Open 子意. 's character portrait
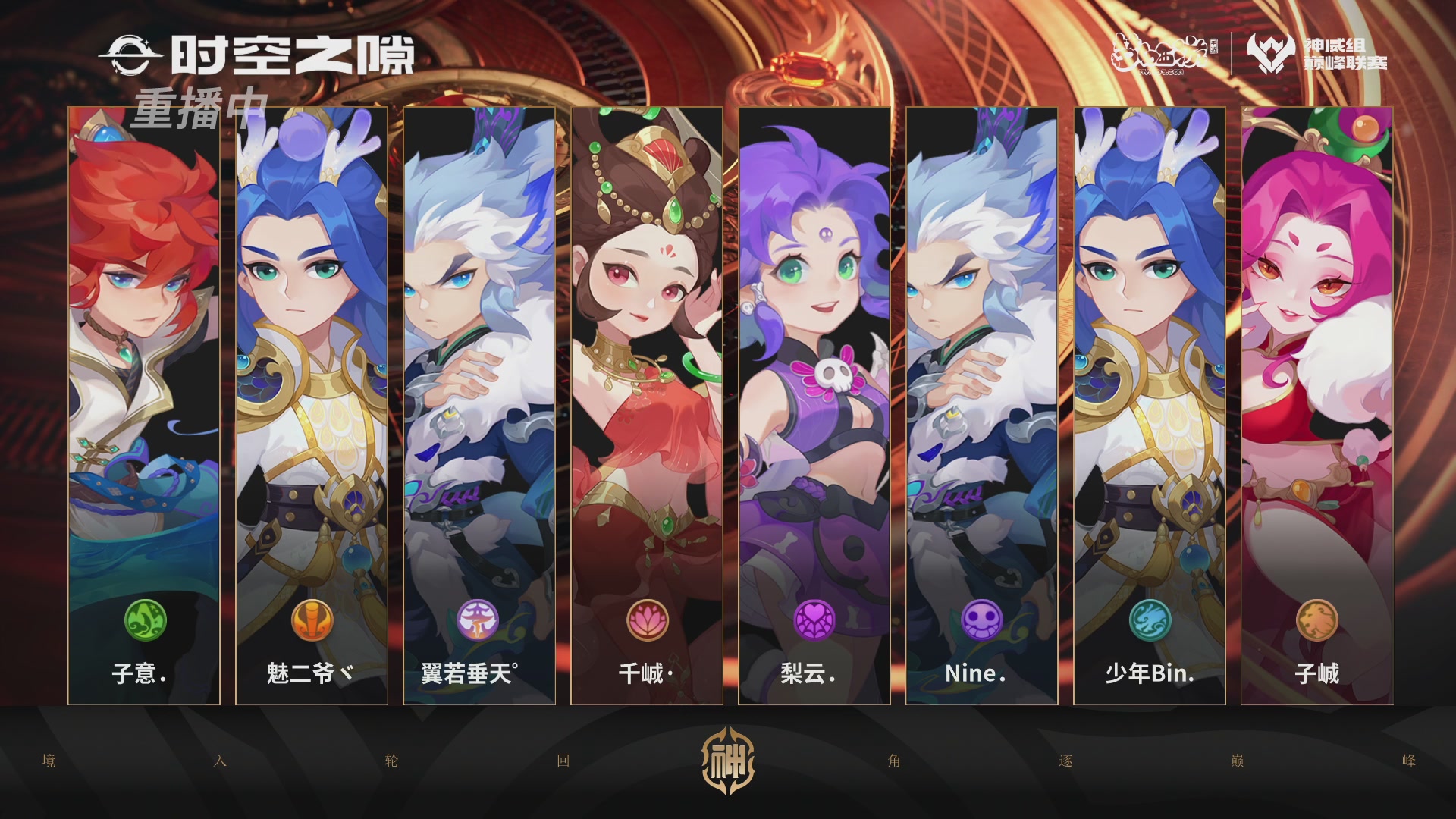The height and width of the screenshot is (819, 1456). click(144, 341)
